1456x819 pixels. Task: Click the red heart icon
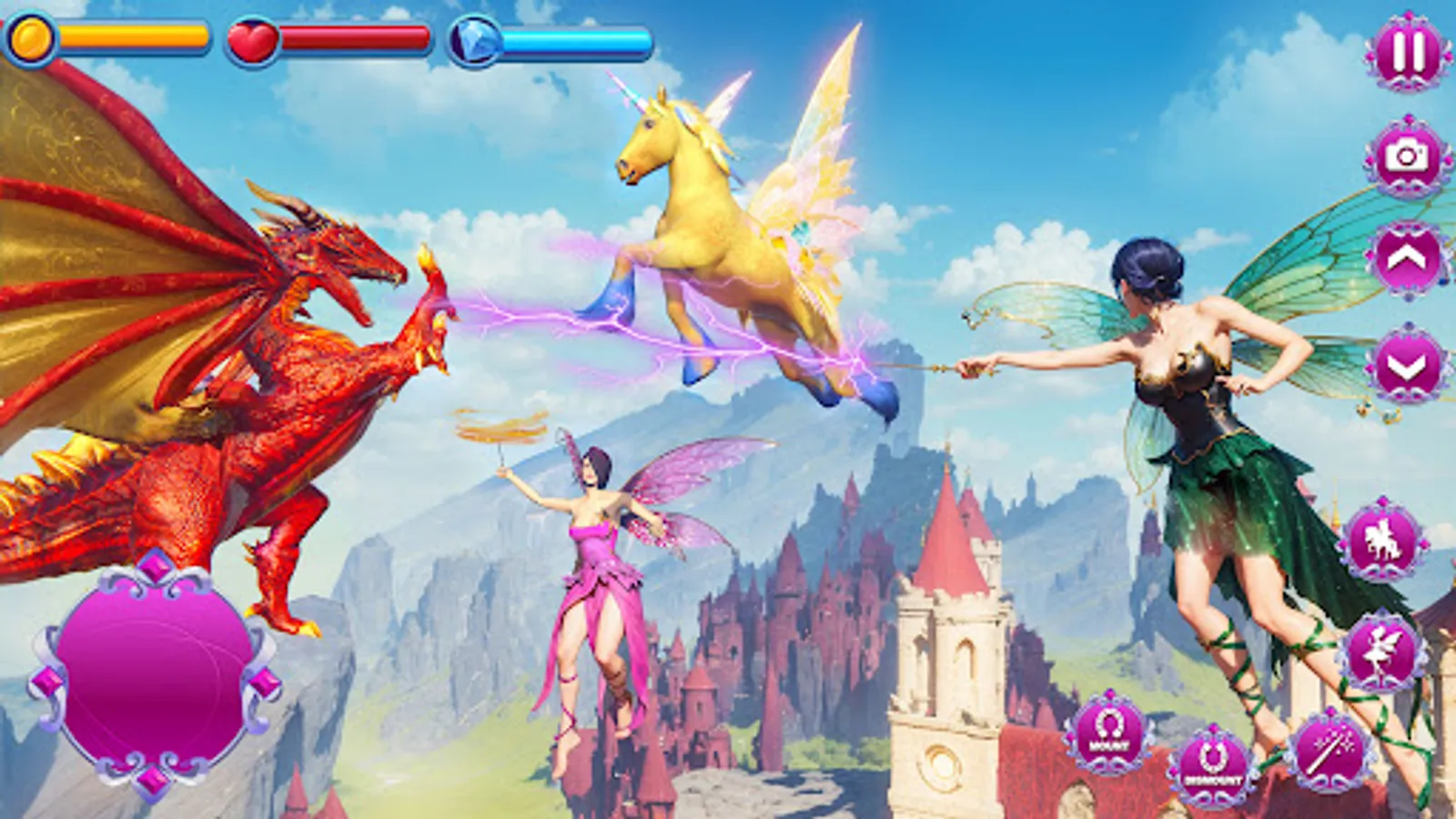[x=252, y=40]
